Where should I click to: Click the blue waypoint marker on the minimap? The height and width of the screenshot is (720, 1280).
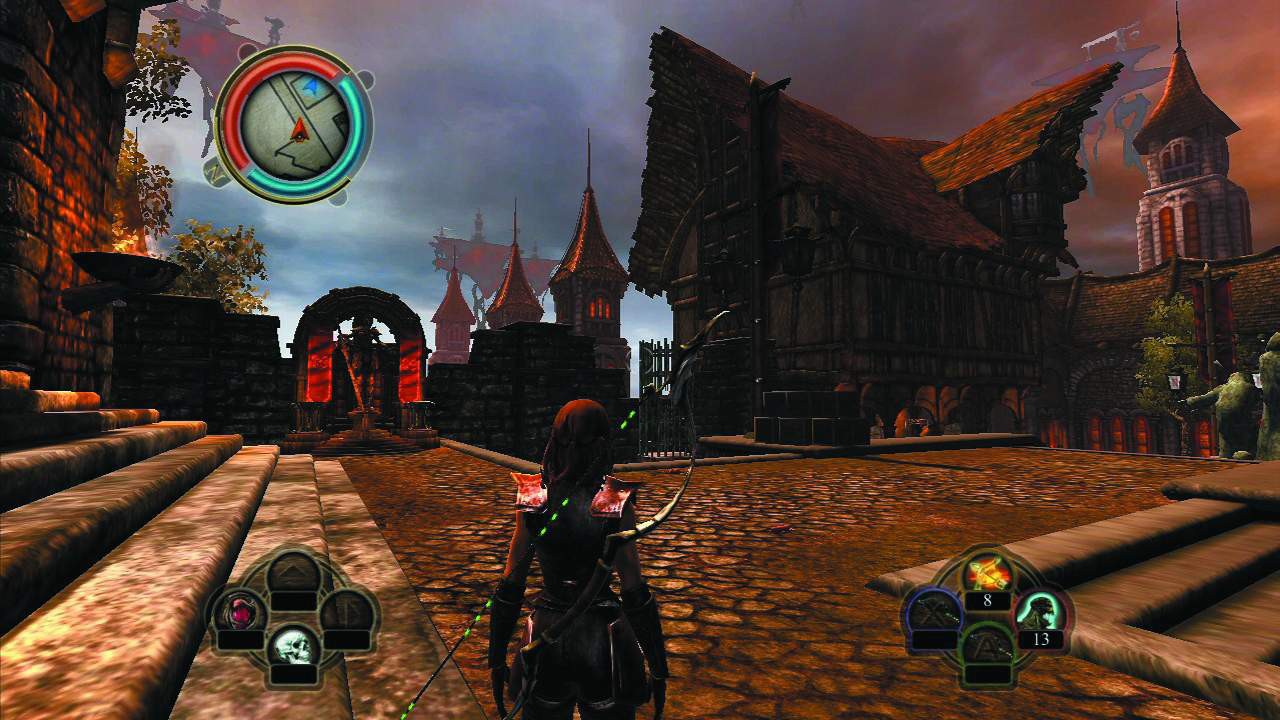[x=312, y=85]
